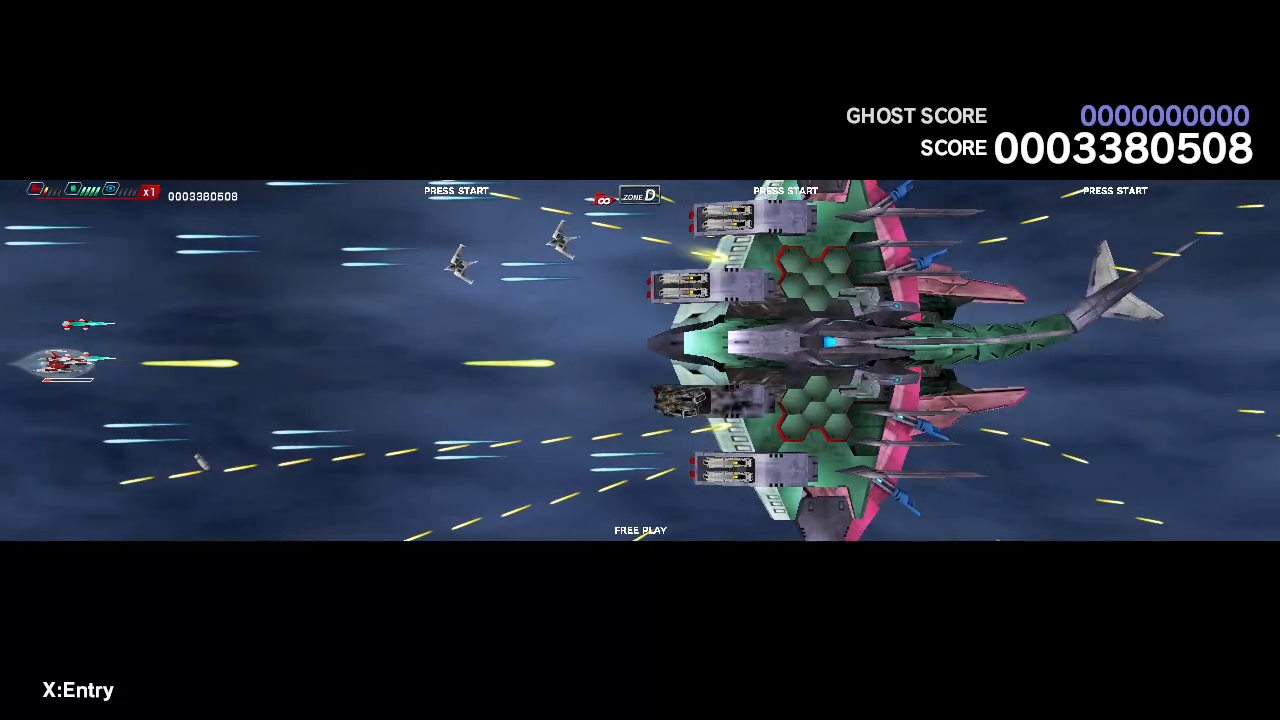1280x720 pixels.
Task: Select the ZONE D route indicator
Action: coord(638,196)
